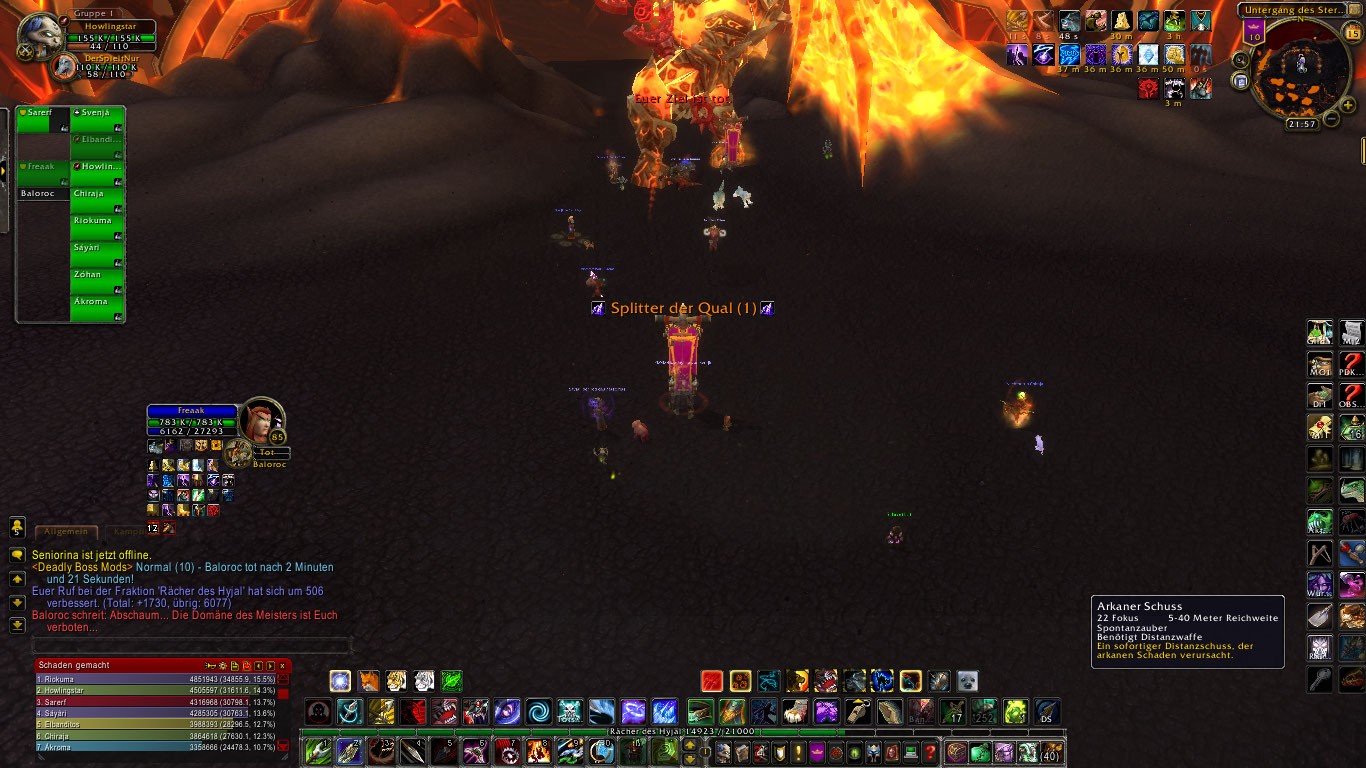Image resolution: width=1366 pixels, height=768 pixels.
Task: Open the calendar button showing 15
Action: pyautogui.click(x=1352, y=33)
